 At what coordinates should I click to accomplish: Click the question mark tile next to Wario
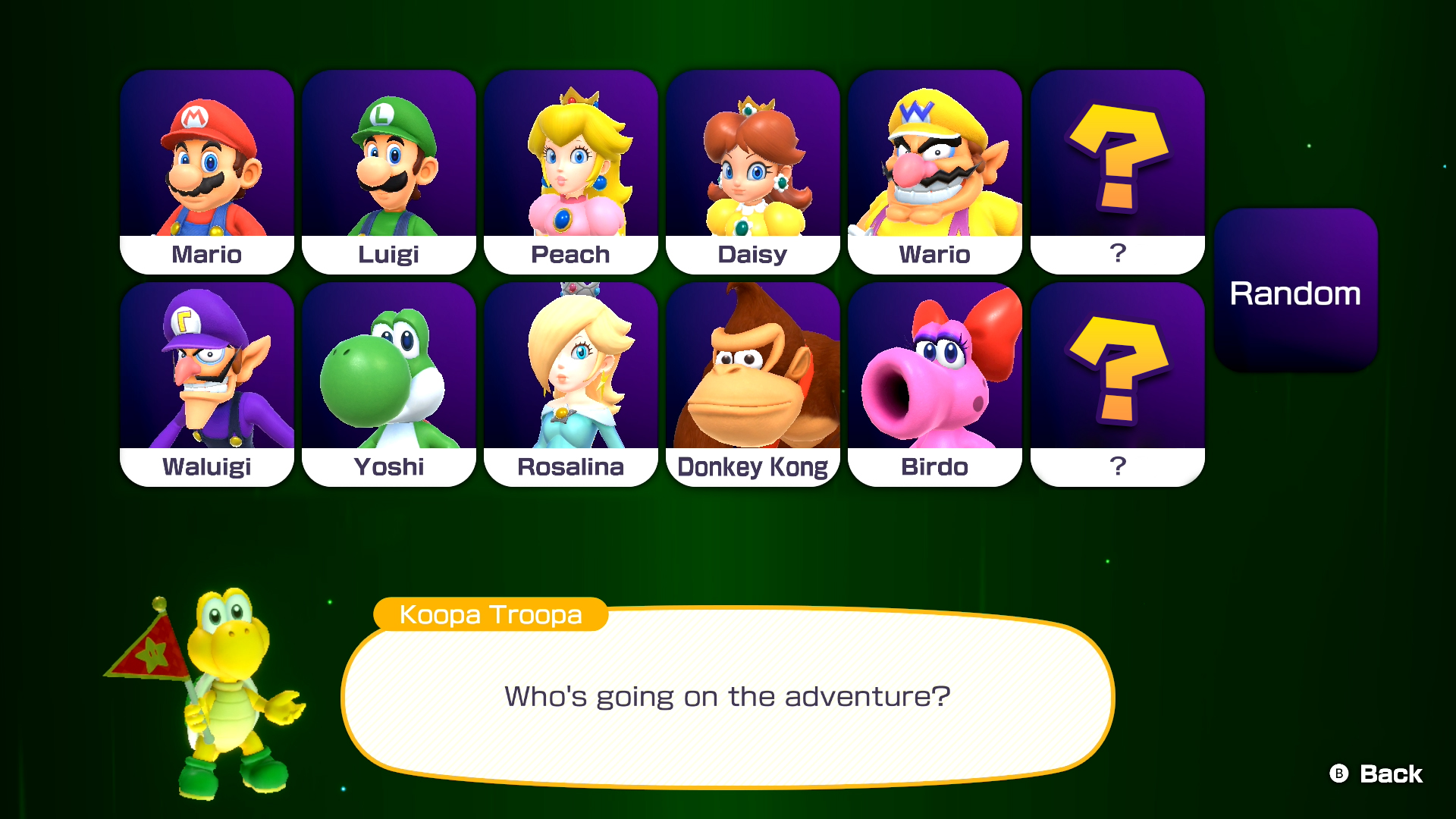[x=1116, y=159]
